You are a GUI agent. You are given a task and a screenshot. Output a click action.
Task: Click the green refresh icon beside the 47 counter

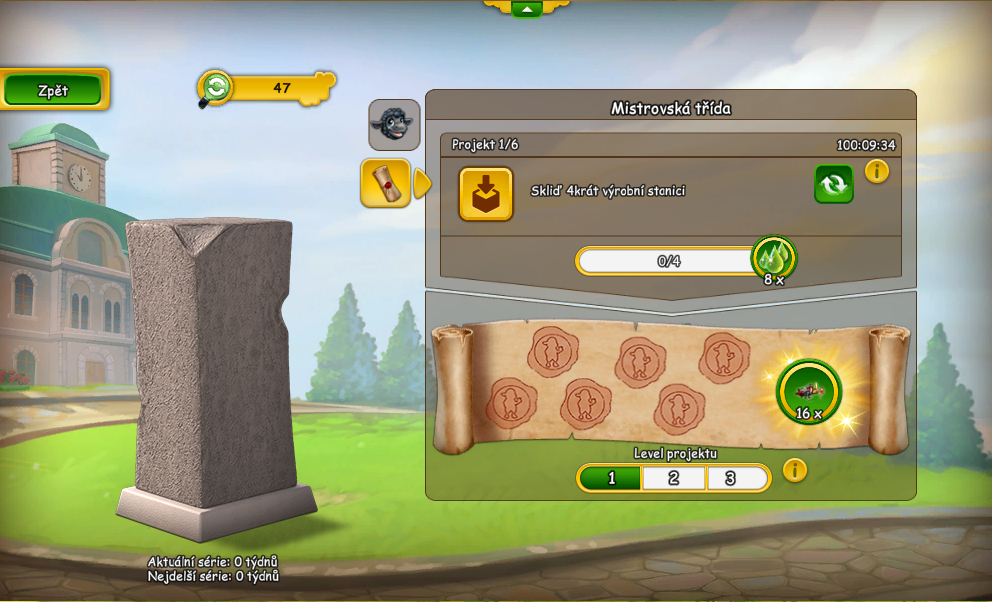click(215, 88)
